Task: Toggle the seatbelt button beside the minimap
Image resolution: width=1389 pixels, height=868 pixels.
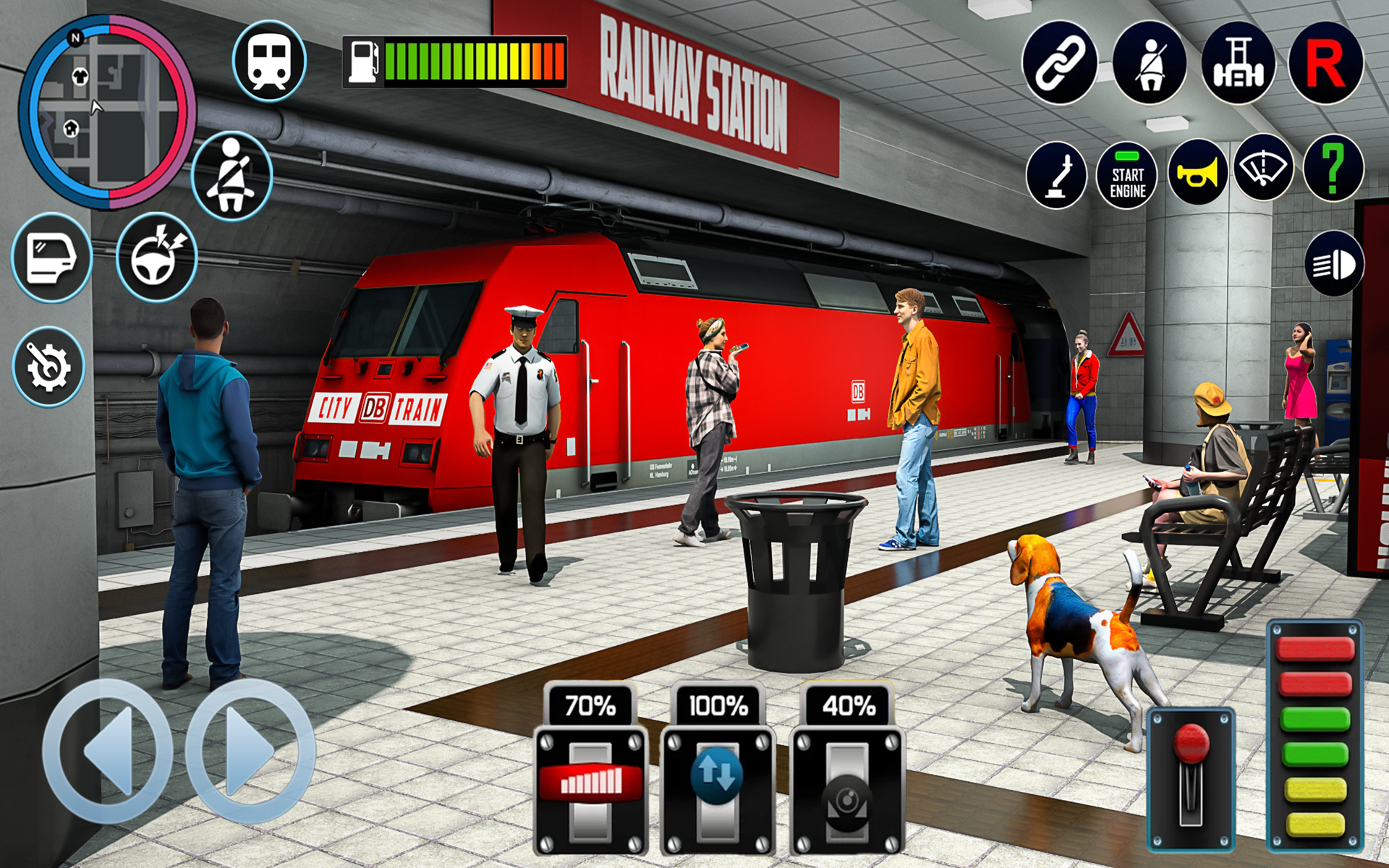Action: tap(231, 176)
